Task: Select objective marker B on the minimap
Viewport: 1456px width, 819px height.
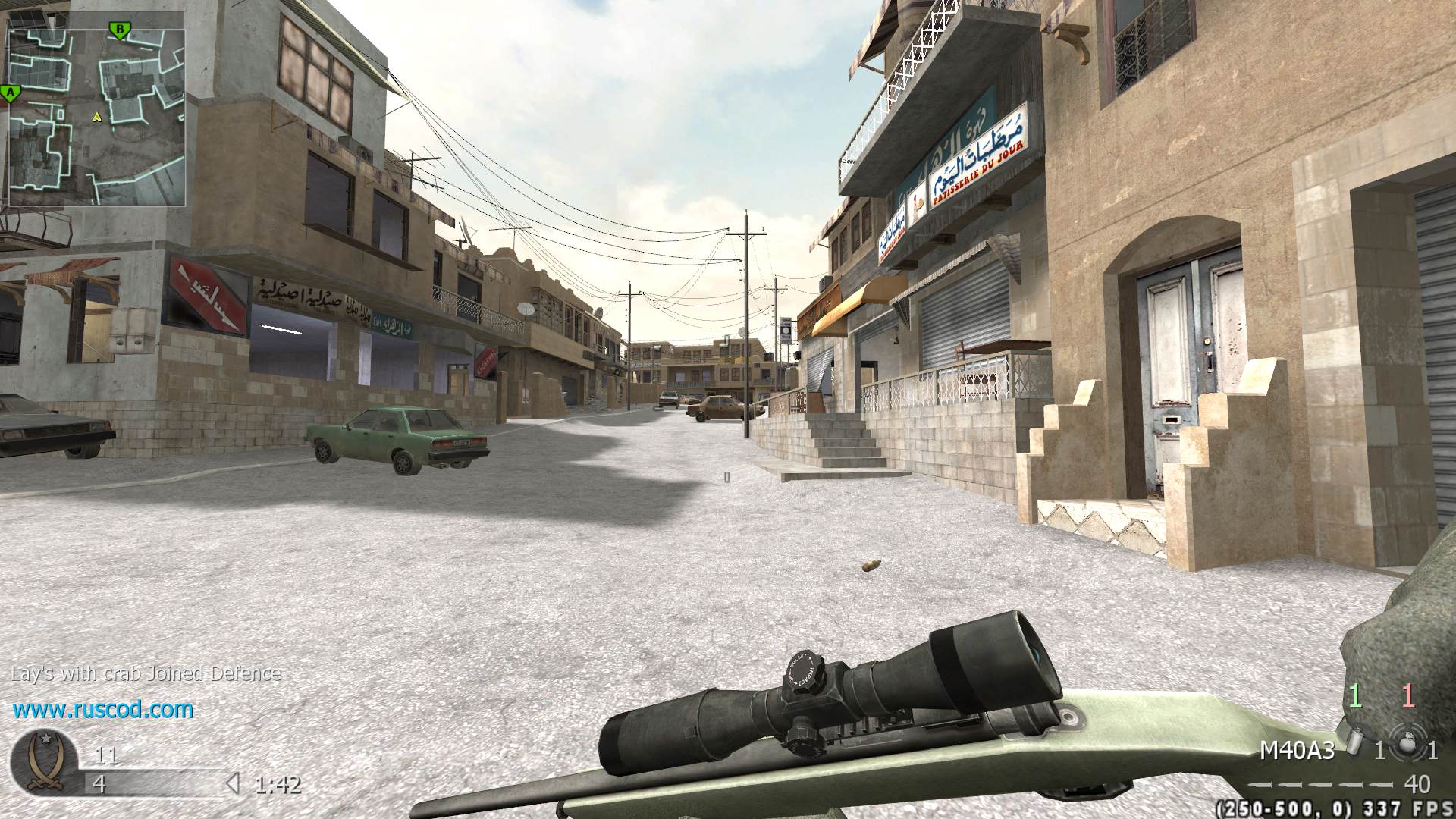Action: pos(119,30)
